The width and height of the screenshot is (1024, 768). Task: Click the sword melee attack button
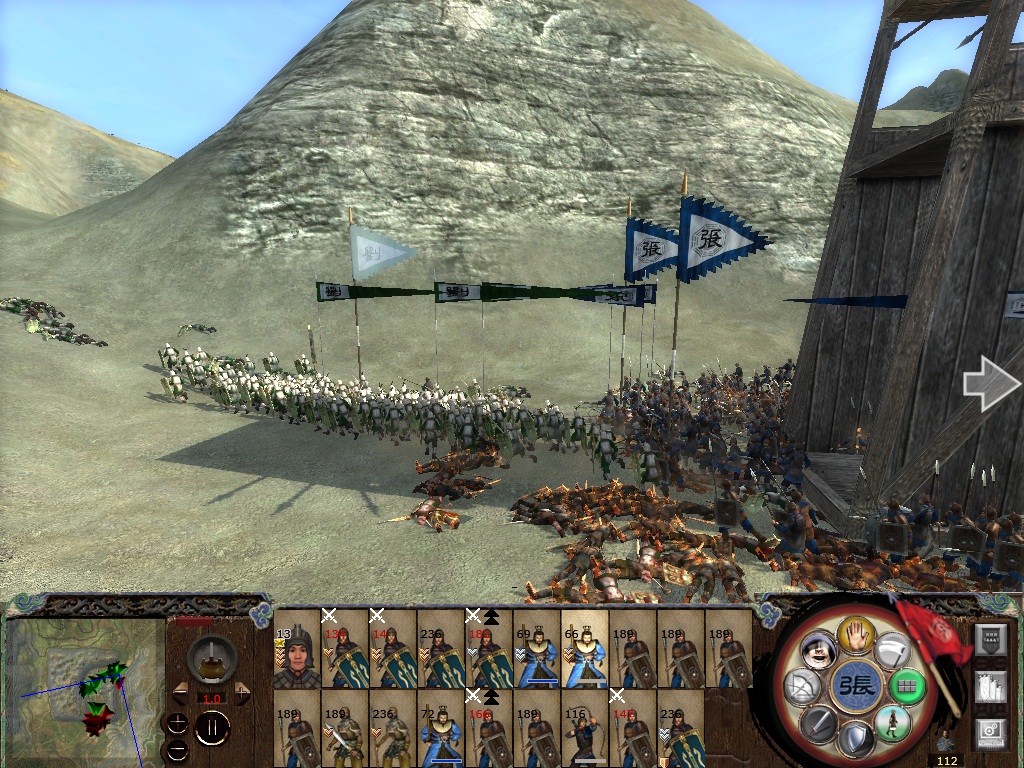tap(819, 724)
